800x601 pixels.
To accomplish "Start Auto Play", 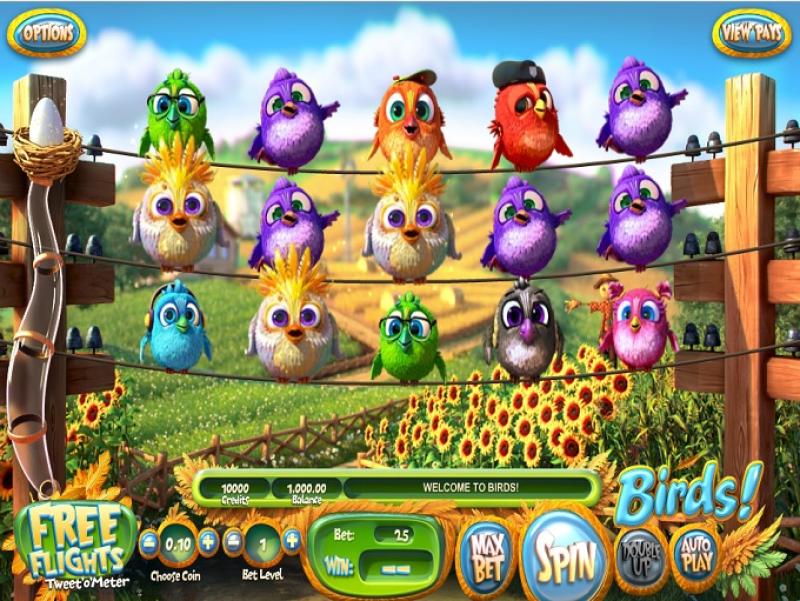I will pos(695,552).
